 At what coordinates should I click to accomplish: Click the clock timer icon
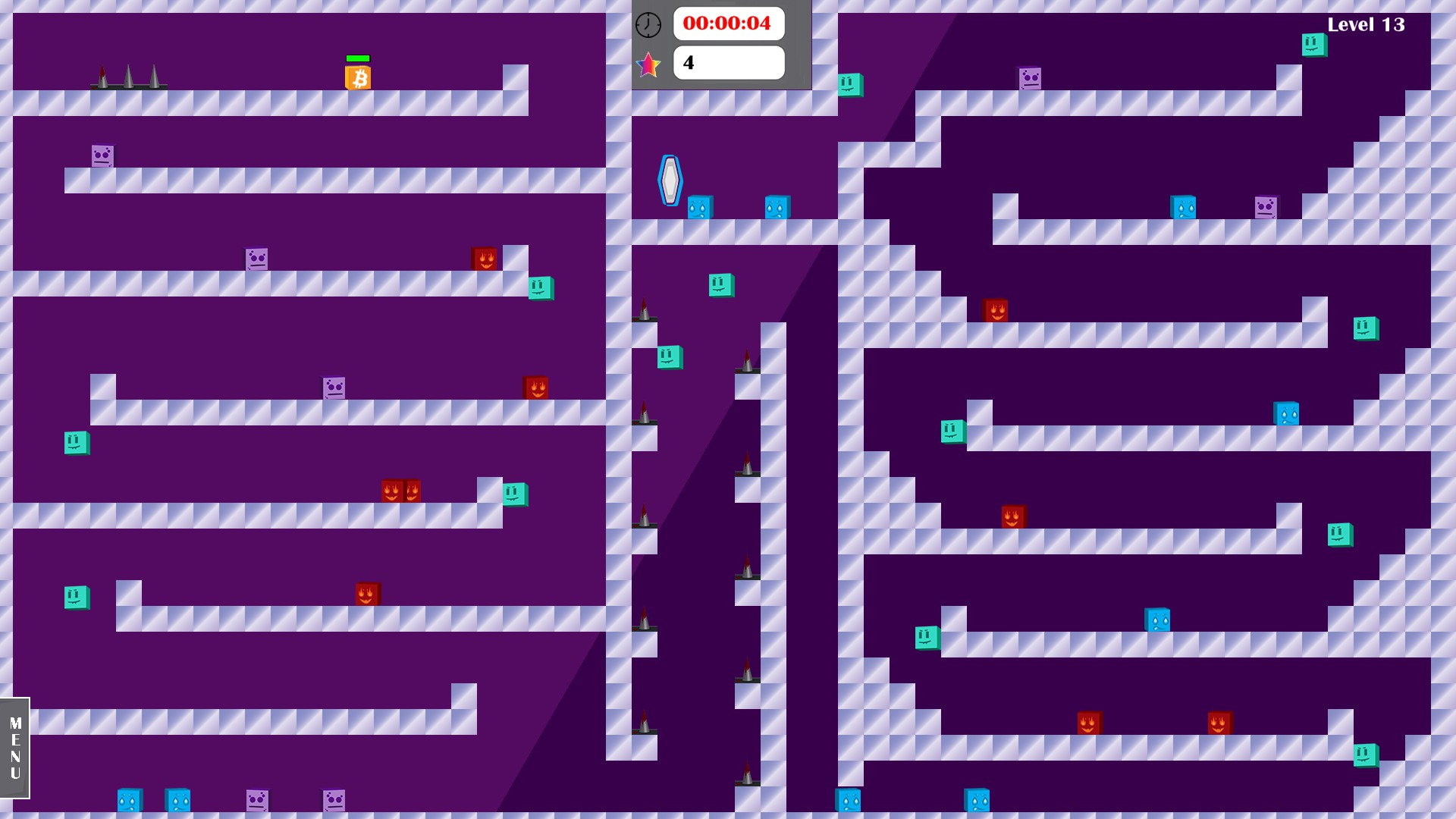point(648,24)
